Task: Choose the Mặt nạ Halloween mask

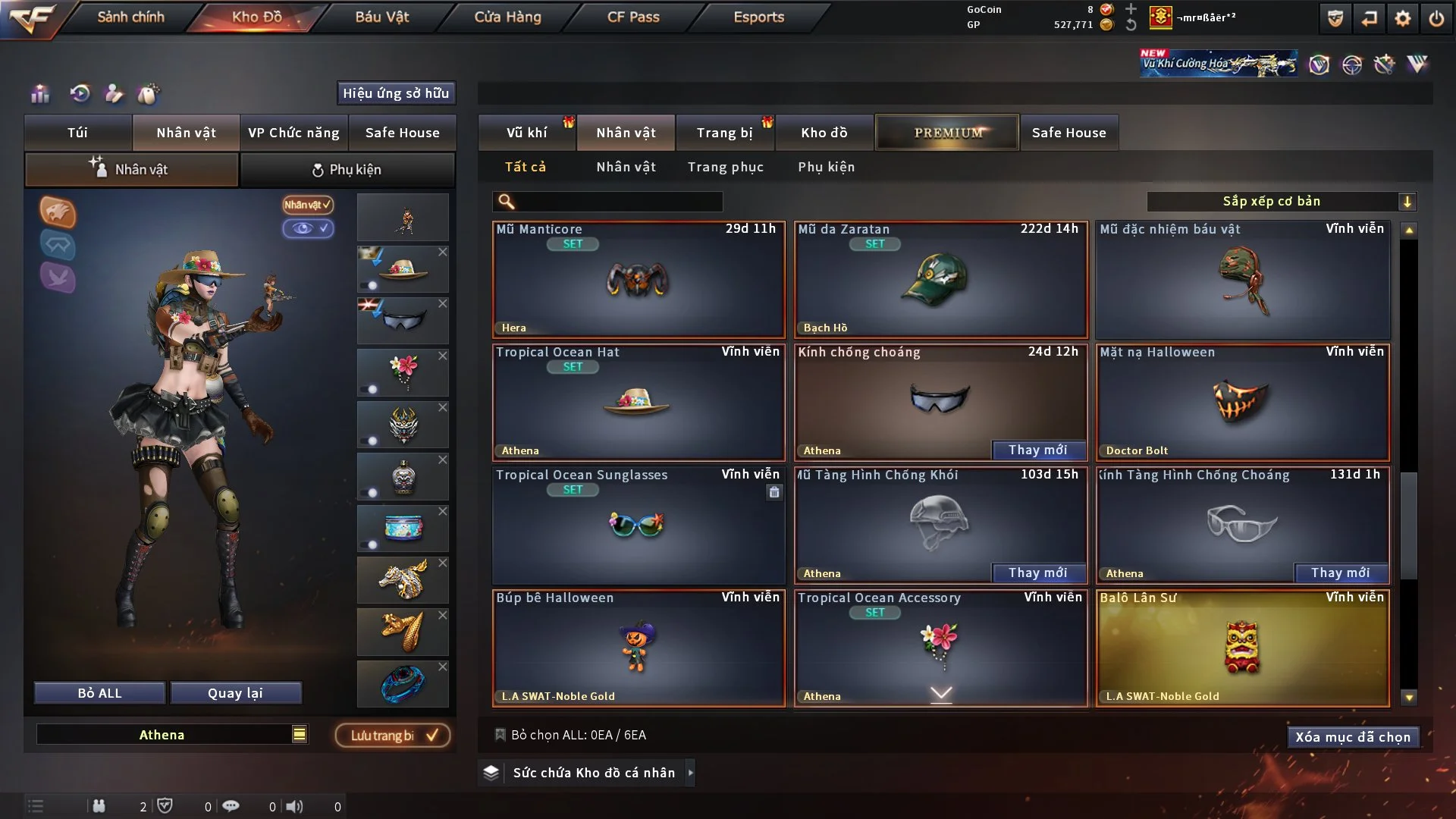Action: tap(1242, 403)
